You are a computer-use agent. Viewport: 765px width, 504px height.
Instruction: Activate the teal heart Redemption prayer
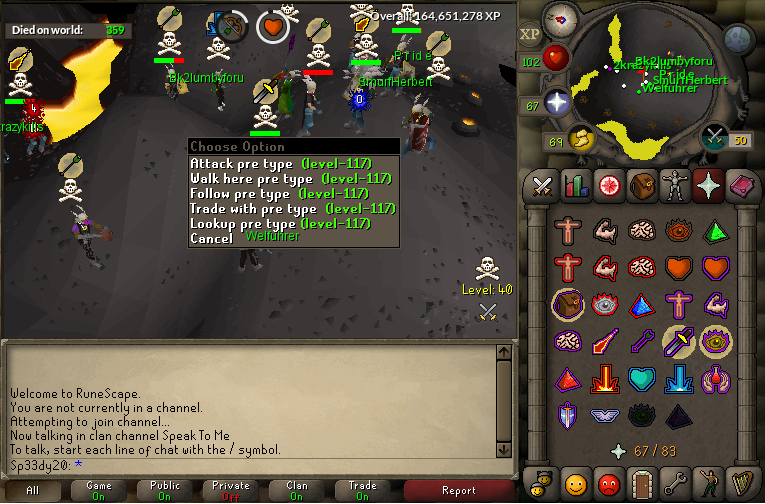tap(643, 378)
